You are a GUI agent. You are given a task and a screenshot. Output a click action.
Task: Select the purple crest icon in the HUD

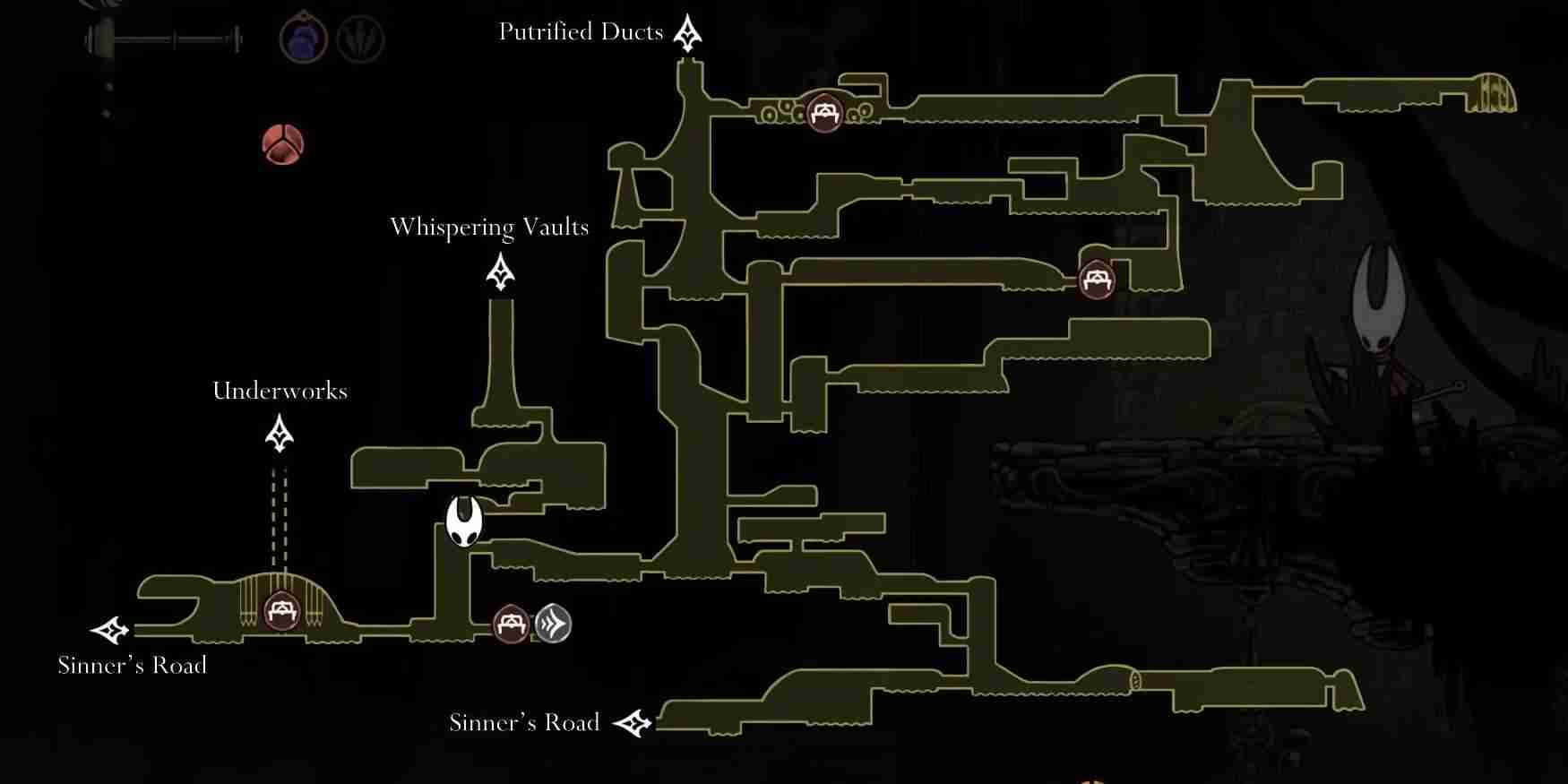[x=303, y=40]
